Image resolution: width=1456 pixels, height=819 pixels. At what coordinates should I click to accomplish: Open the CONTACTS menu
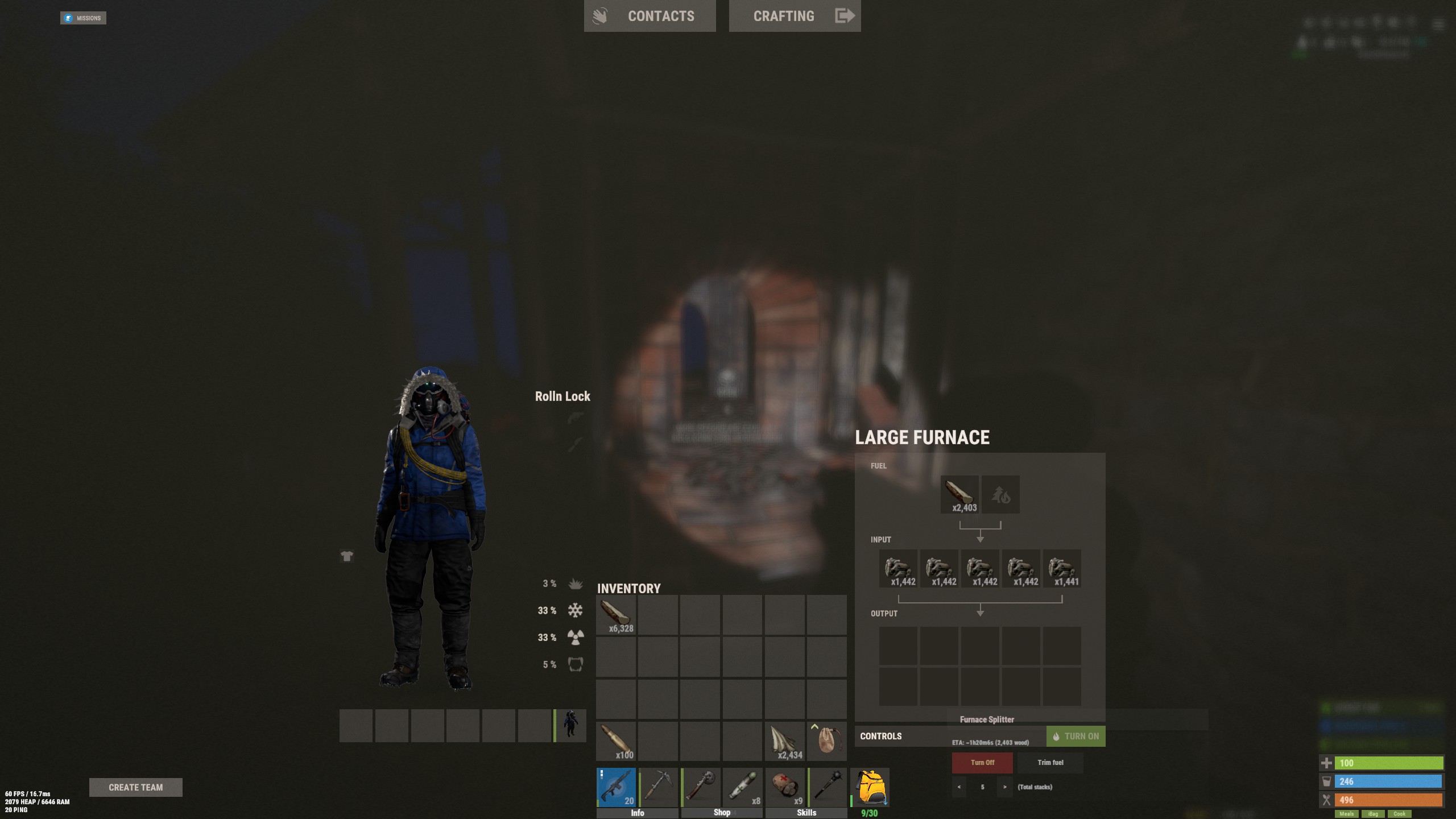[661, 15]
